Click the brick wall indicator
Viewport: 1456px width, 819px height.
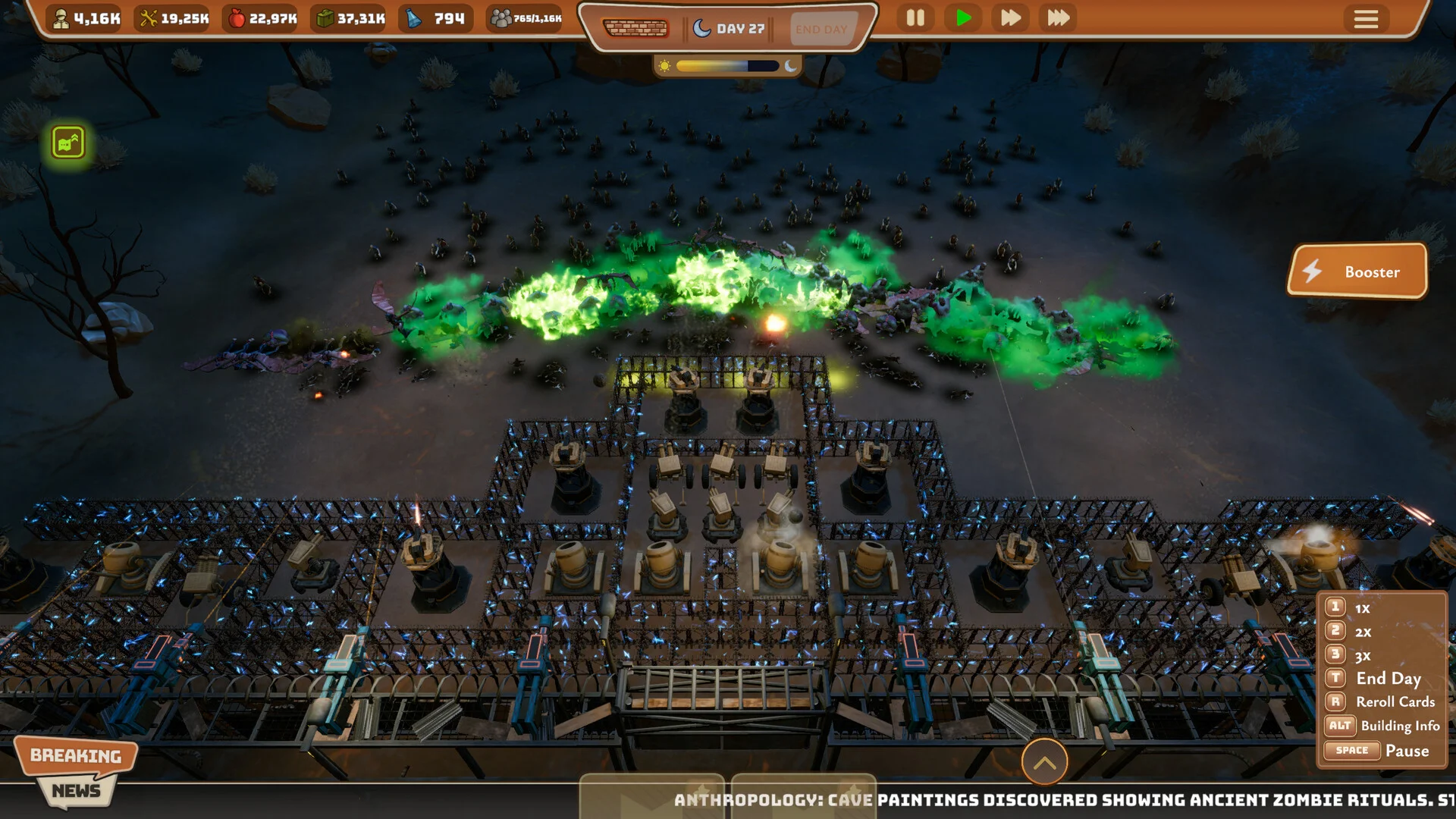[x=635, y=29]
